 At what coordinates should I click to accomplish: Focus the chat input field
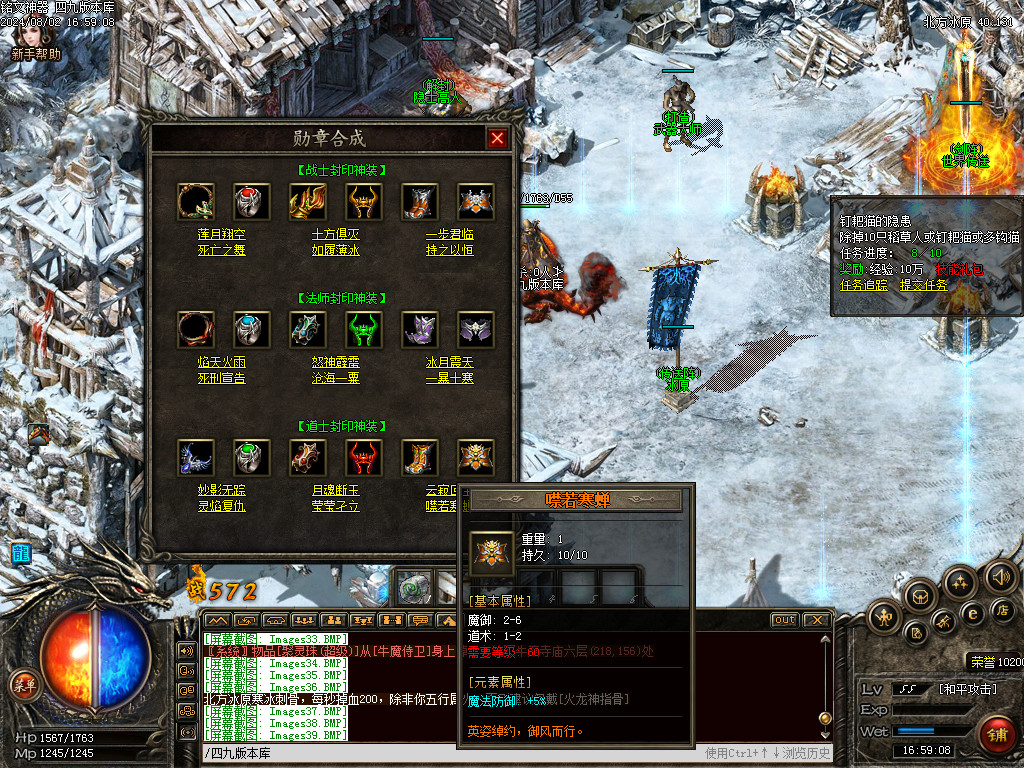point(450,753)
